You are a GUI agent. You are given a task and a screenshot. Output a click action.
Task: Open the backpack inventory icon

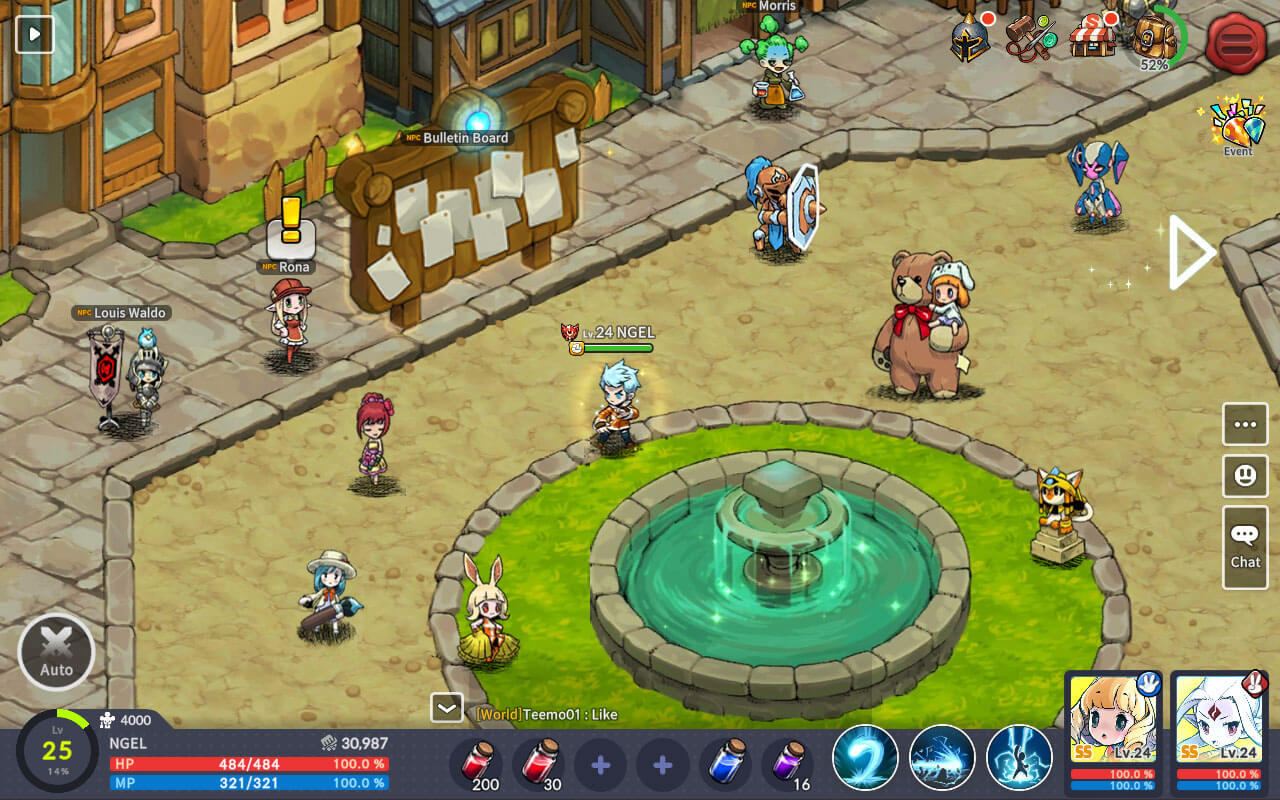tap(1155, 38)
